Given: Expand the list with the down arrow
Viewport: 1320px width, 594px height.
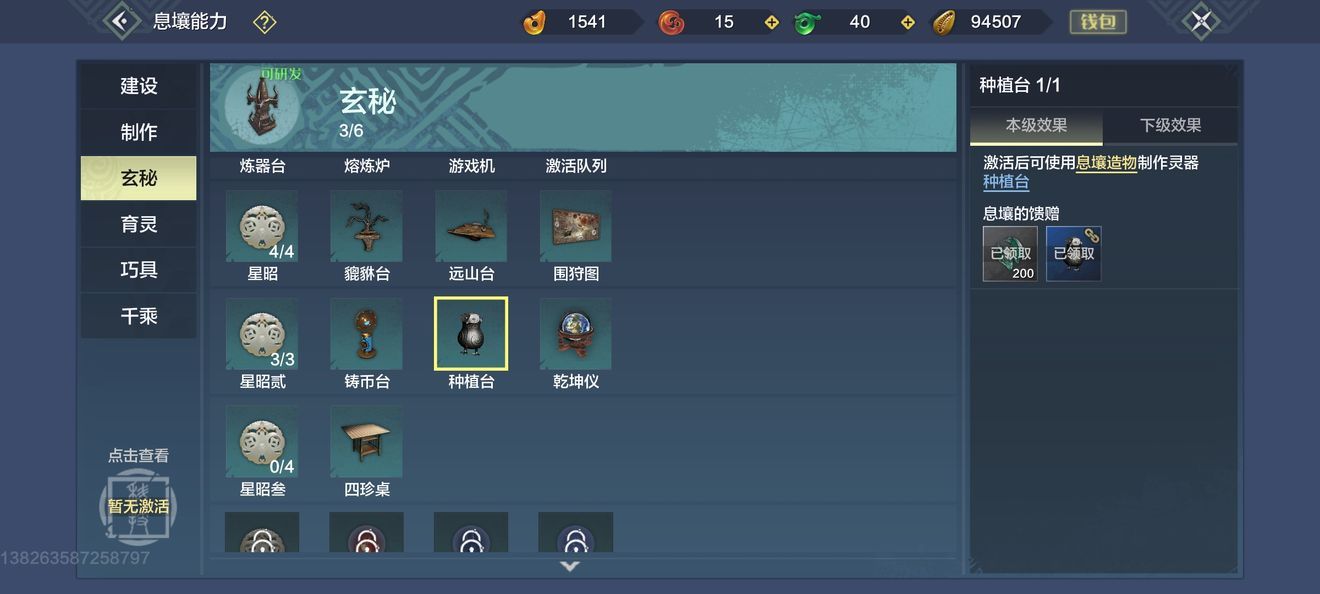Looking at the screenshot, I should (x=570, y=566).
